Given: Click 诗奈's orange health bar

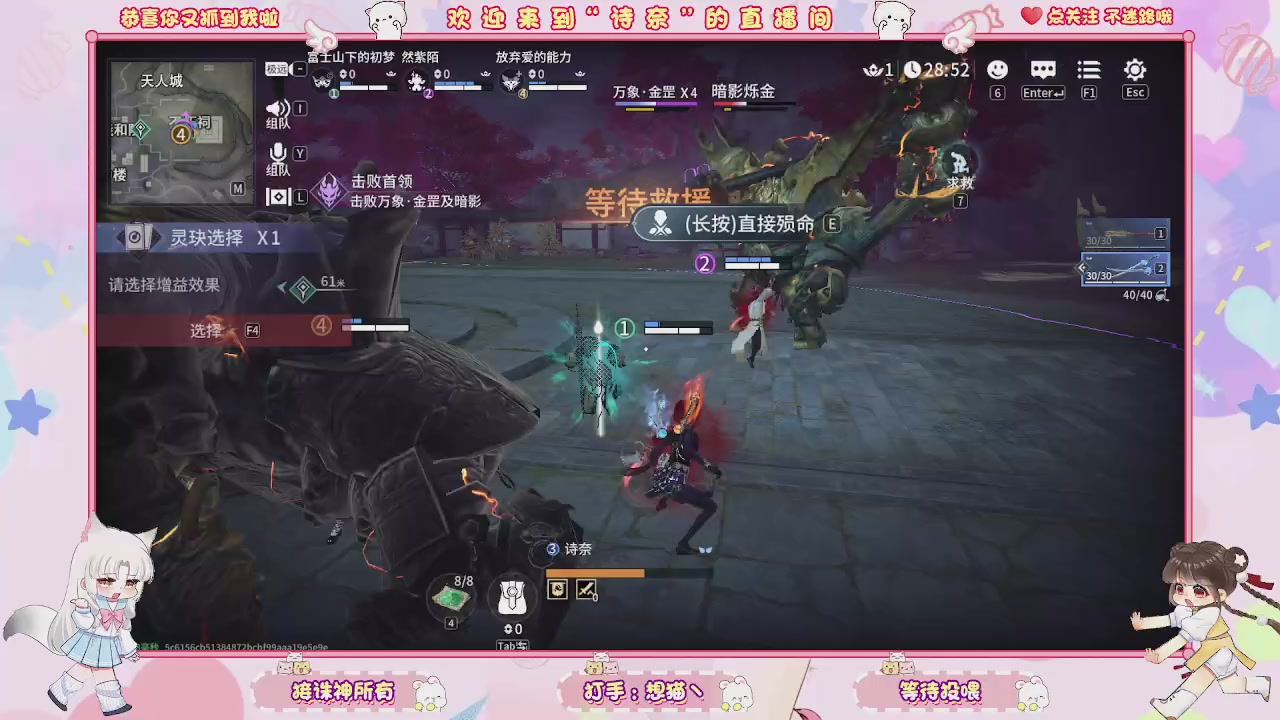Looking at the screenshot, I should [596, 573].
